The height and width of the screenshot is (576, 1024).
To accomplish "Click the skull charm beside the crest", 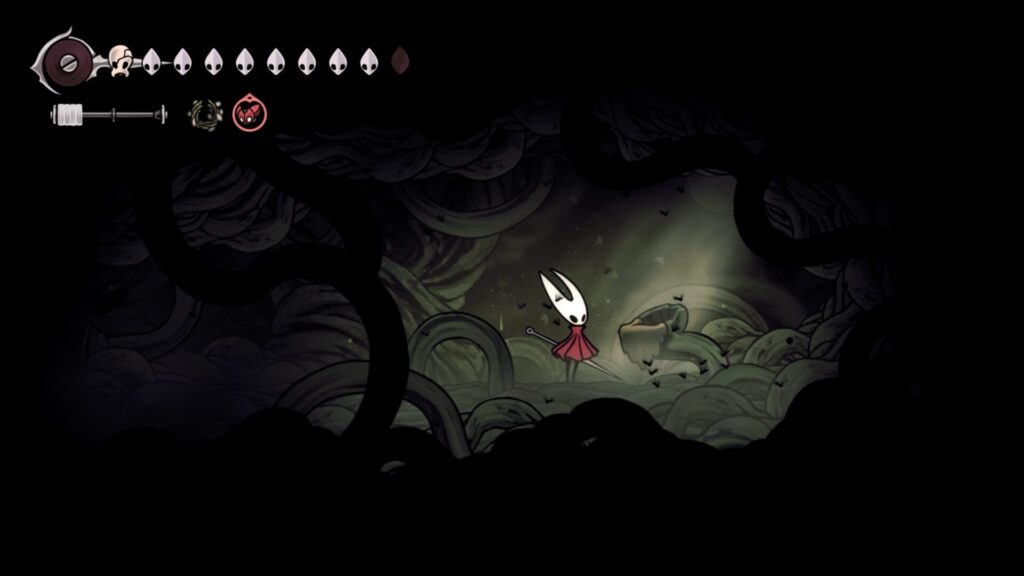I will (x=121, y=60).
